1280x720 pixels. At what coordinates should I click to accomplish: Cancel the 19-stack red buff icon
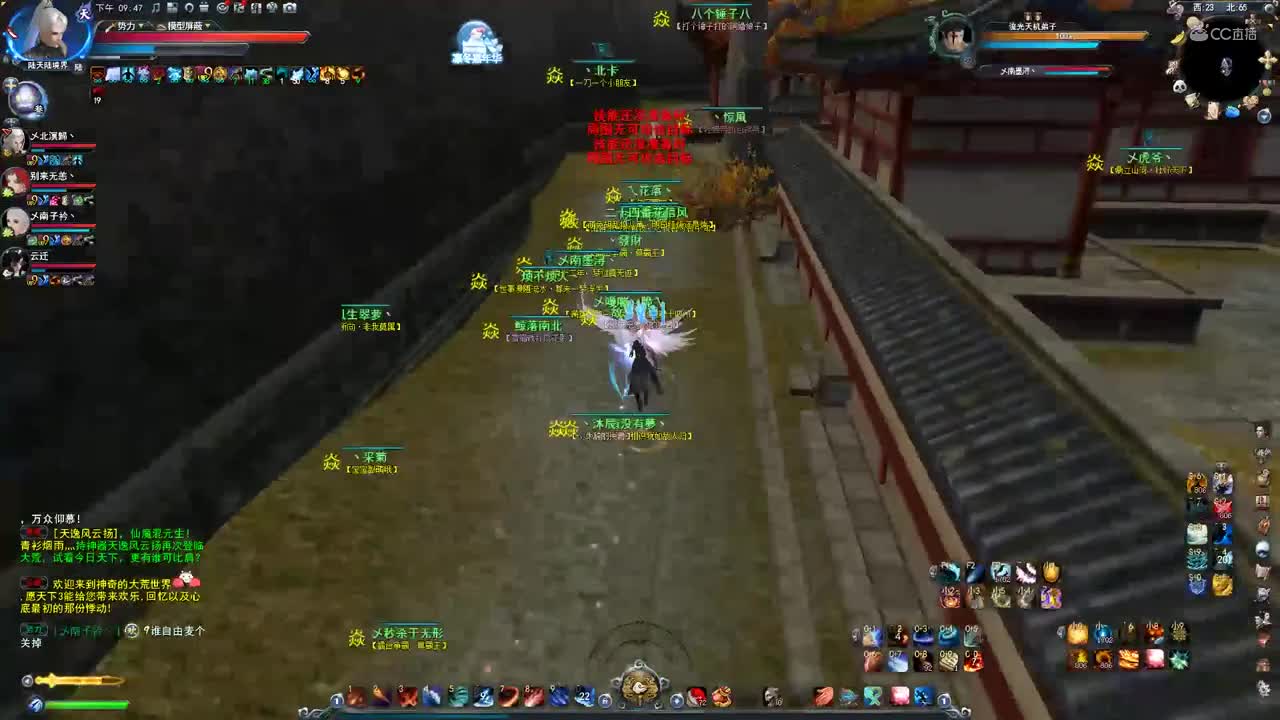[x=97, y=91]
